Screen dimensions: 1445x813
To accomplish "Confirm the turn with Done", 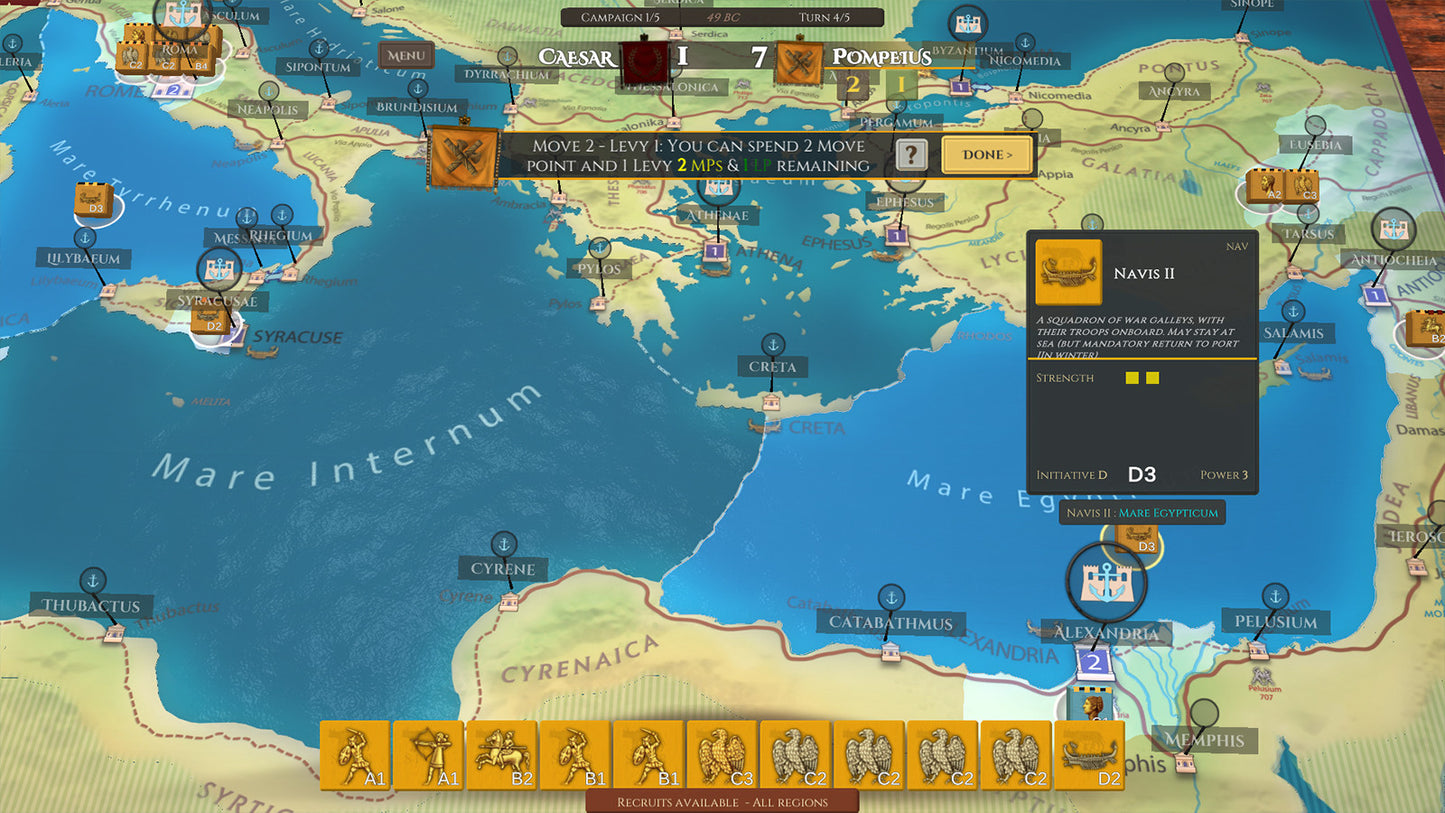I will coord(987,155).
